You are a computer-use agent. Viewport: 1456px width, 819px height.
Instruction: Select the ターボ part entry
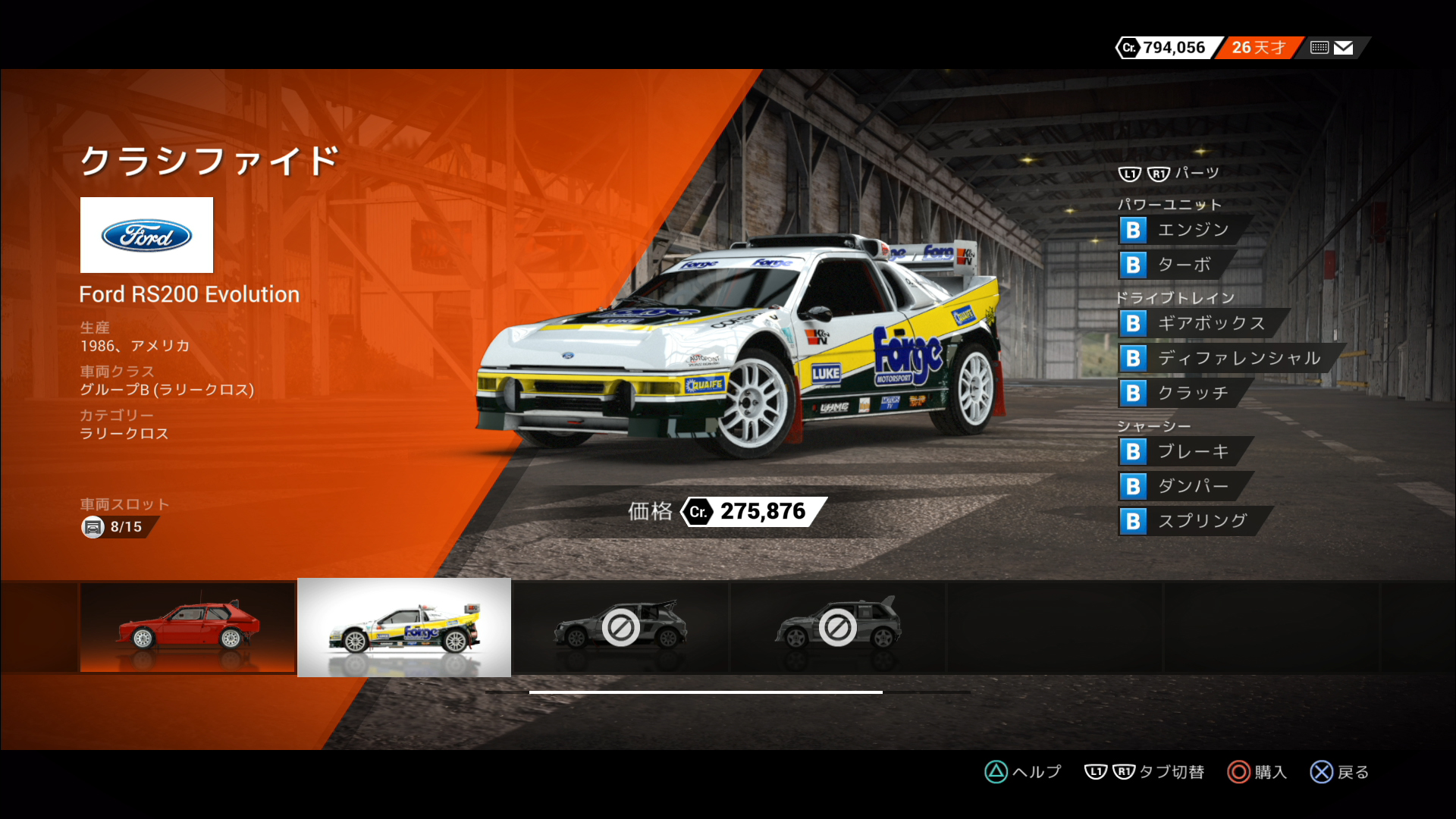1175,265
